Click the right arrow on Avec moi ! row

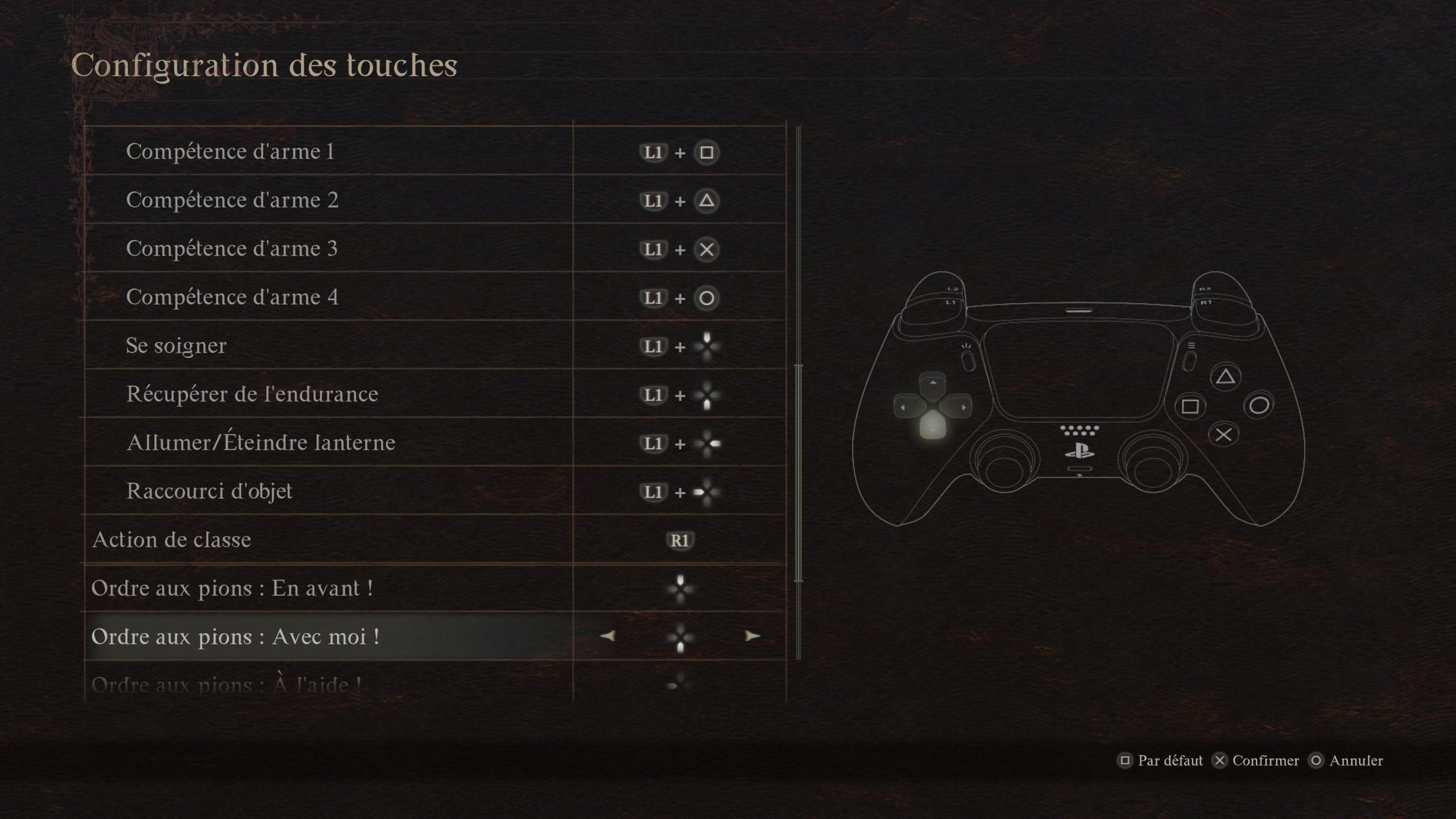click(752, 636)
